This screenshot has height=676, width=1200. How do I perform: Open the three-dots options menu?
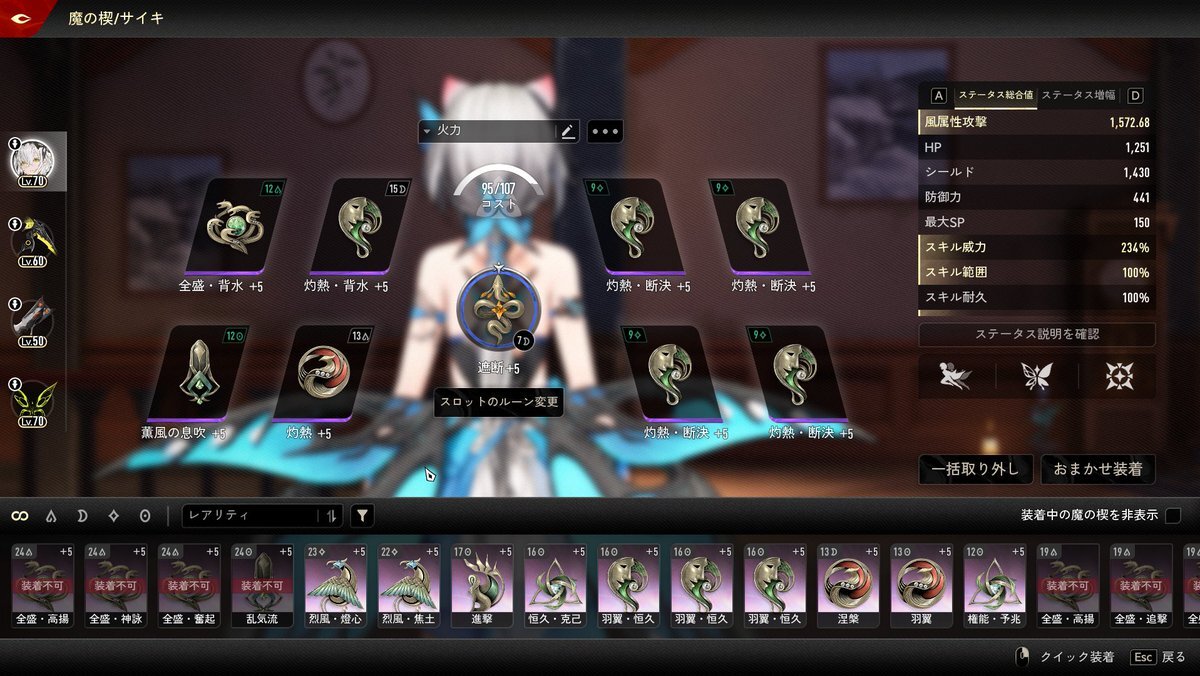[605, 131]
